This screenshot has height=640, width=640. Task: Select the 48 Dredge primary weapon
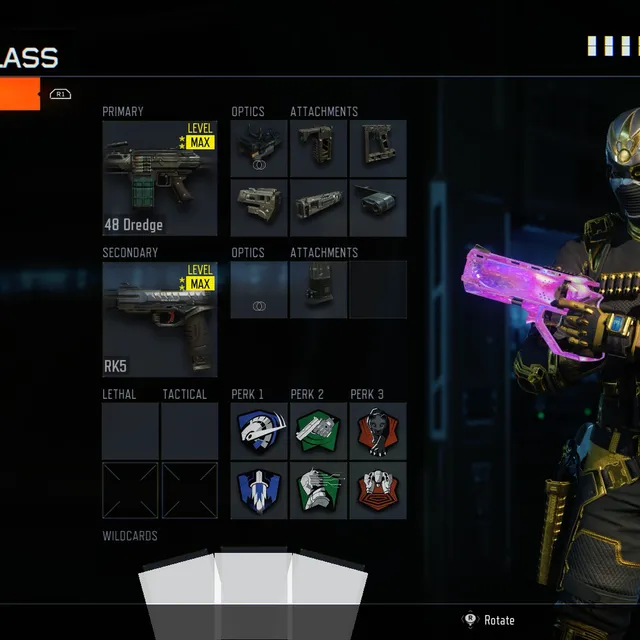(x=160, y=178)
